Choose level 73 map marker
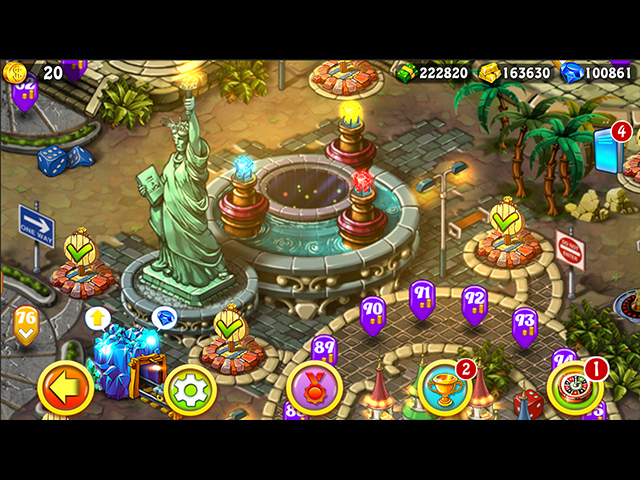The image size is (640, 480). click(x=525, y=323)
